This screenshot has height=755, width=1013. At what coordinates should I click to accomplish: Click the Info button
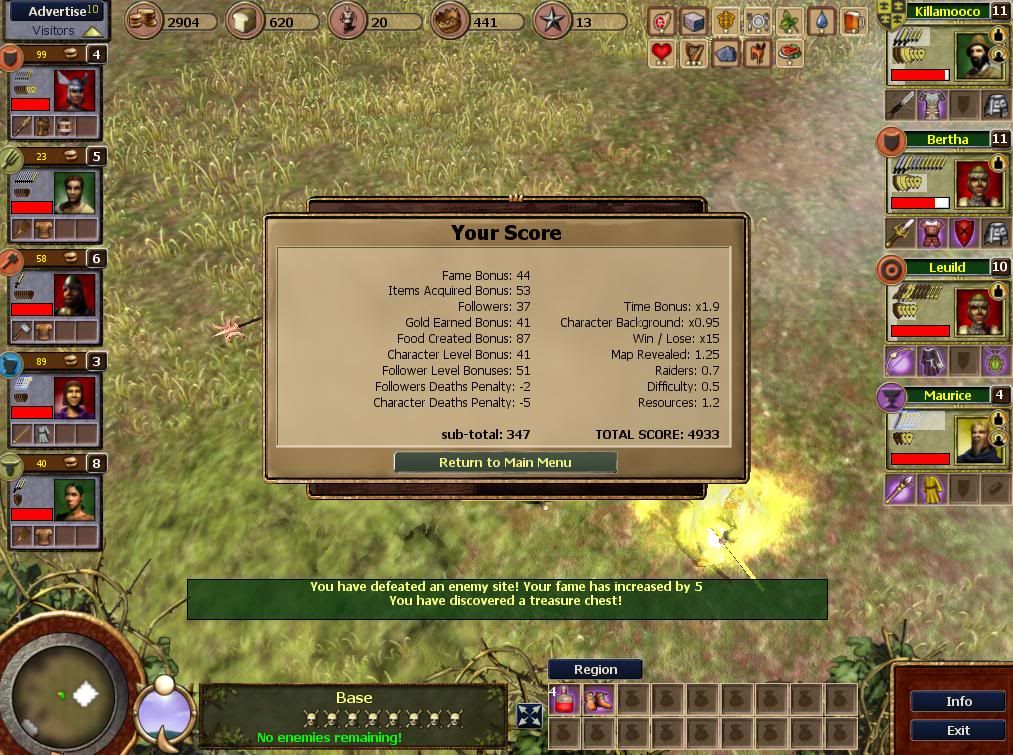pyautogui.click(x=958, y=701)
